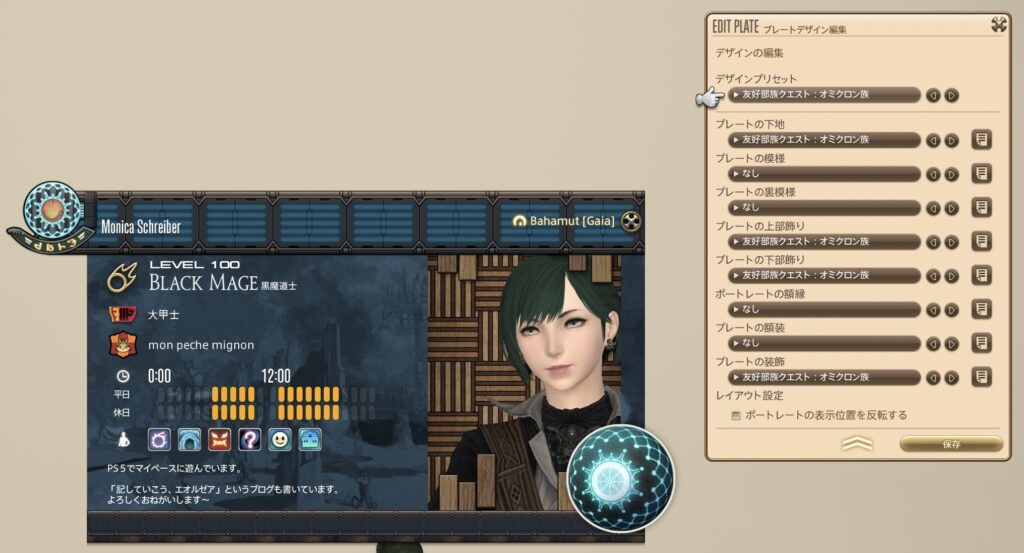
Task: Open the プレートの模様 dropdown
Action: pos(825,174)
